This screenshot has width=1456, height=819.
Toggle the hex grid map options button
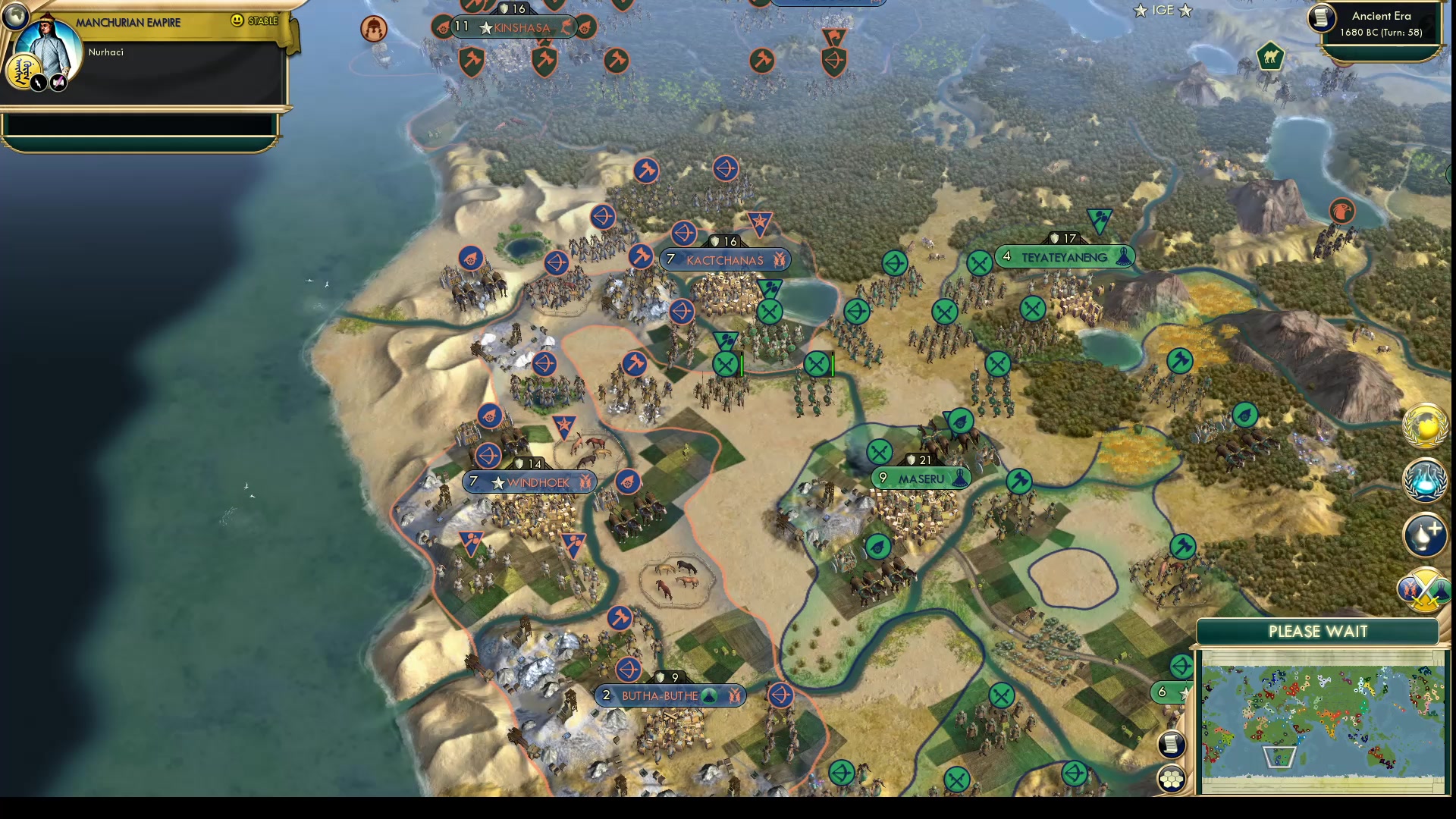pos(1172,779)
